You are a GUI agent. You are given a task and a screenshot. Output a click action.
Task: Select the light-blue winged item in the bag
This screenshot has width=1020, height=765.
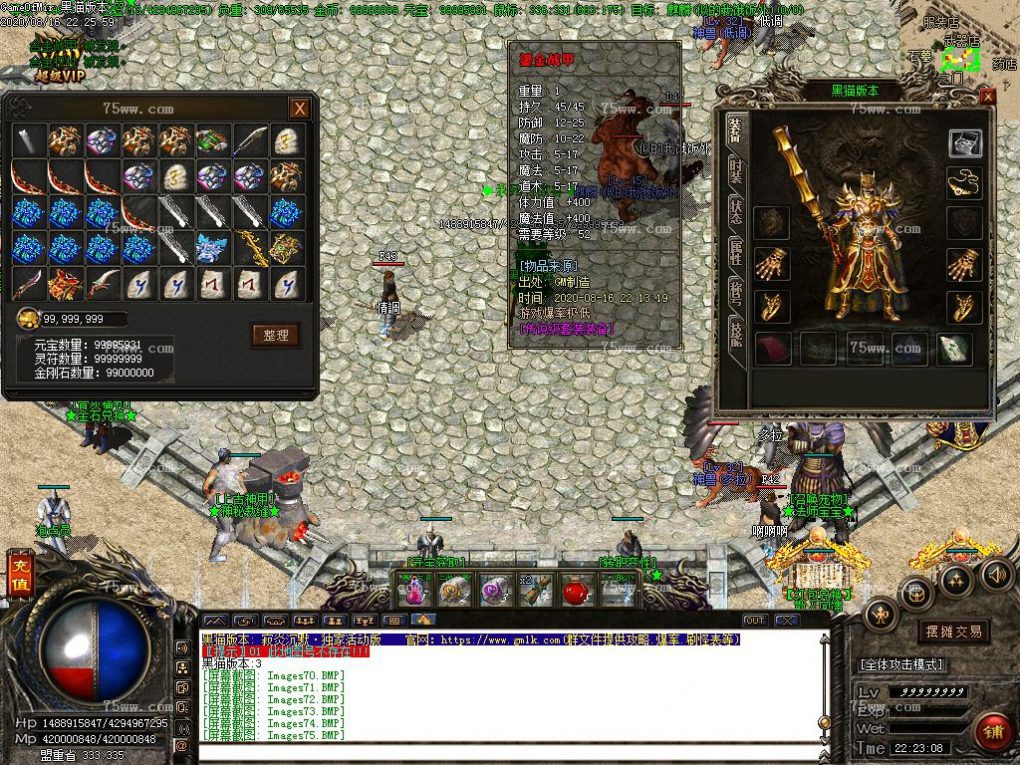(x=212, y=247)
